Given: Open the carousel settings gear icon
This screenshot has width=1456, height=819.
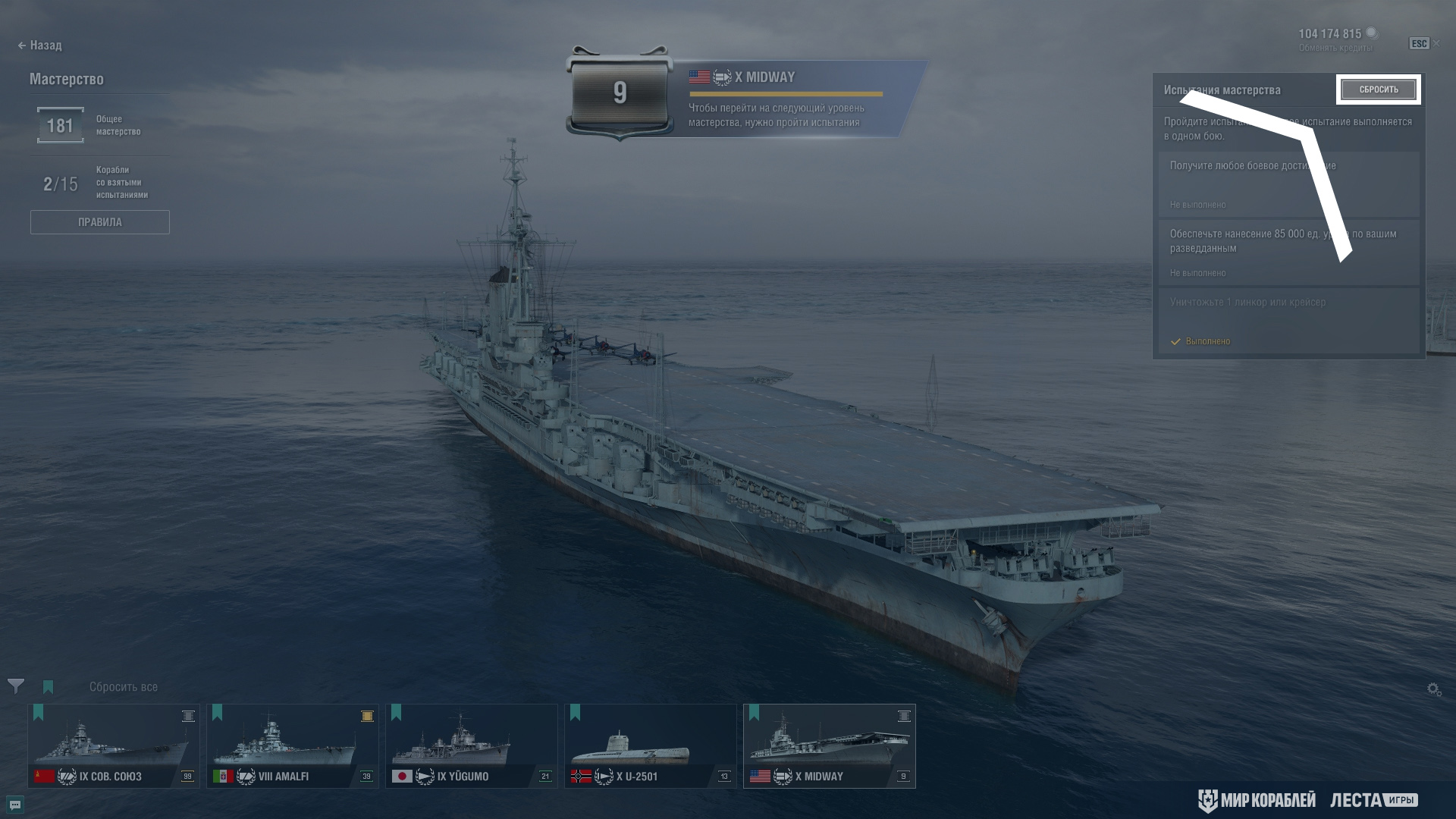Looking at the screenshot, I should click(x=1433, y=689).
